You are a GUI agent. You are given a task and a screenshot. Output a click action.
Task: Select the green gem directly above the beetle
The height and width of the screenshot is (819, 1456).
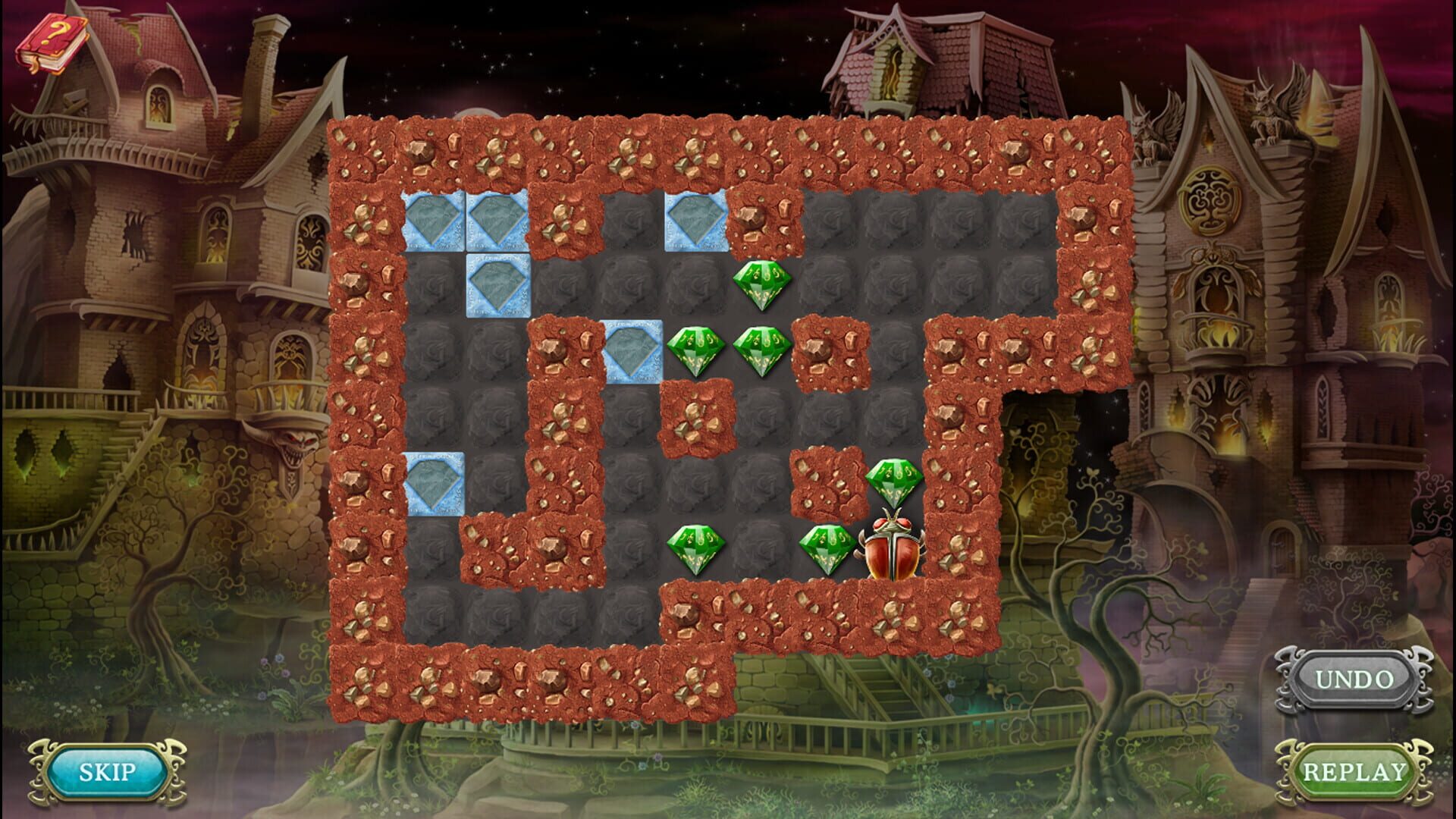click(x=895, y=482)
